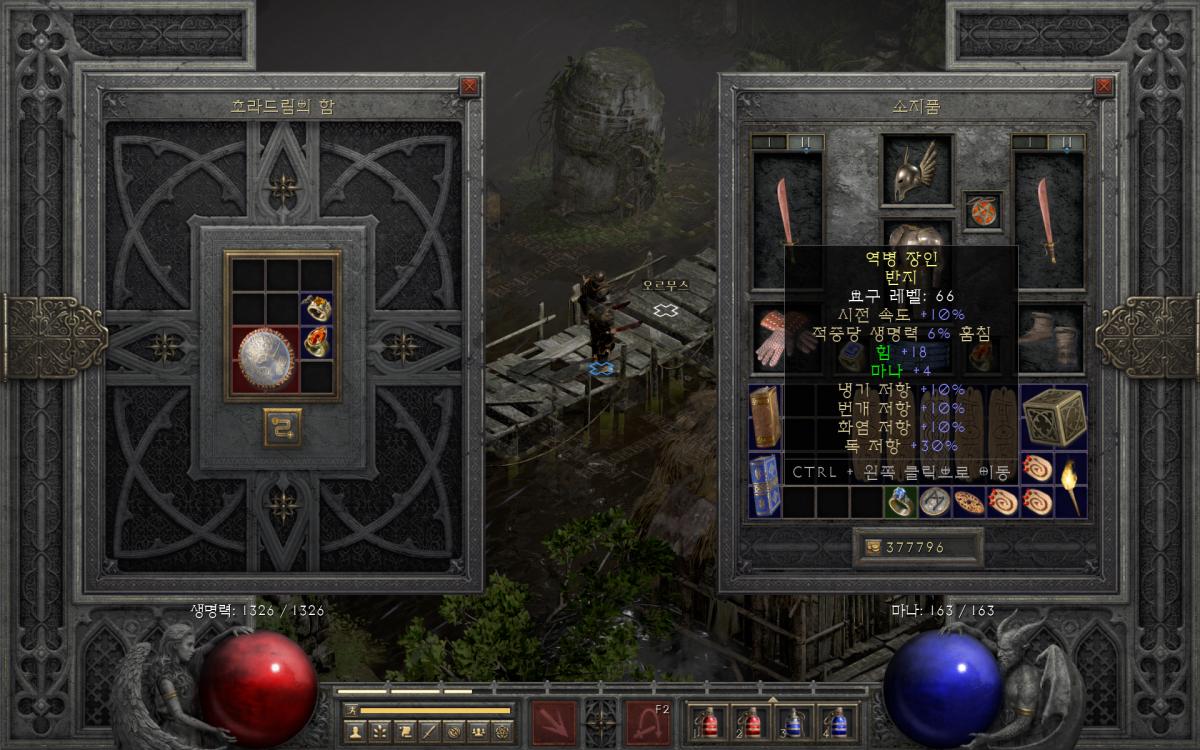Viewport: 1200px width, 750px height.
Task: Select the equipped winged helm
Action: (915, 171)
